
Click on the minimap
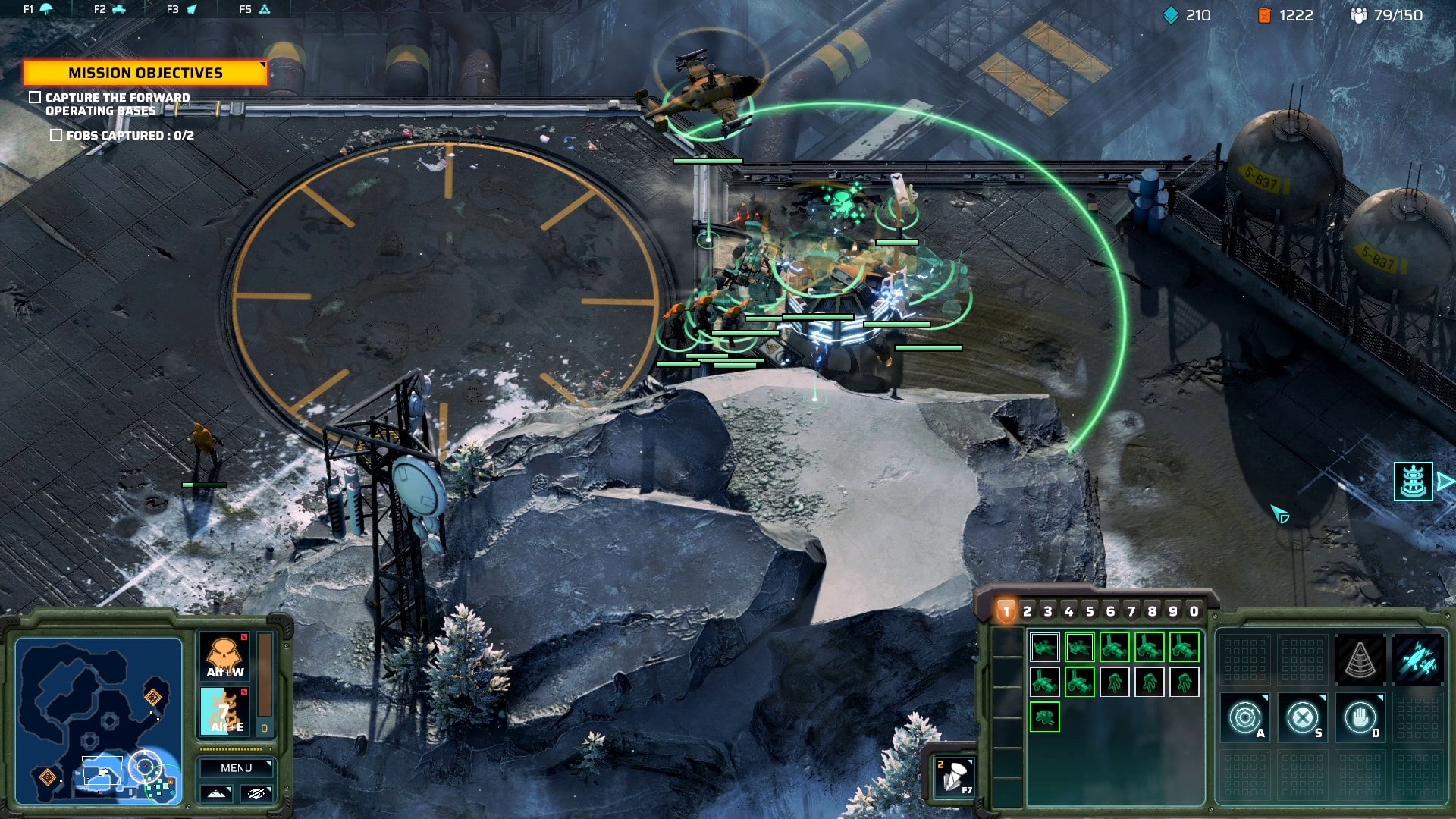99,720
